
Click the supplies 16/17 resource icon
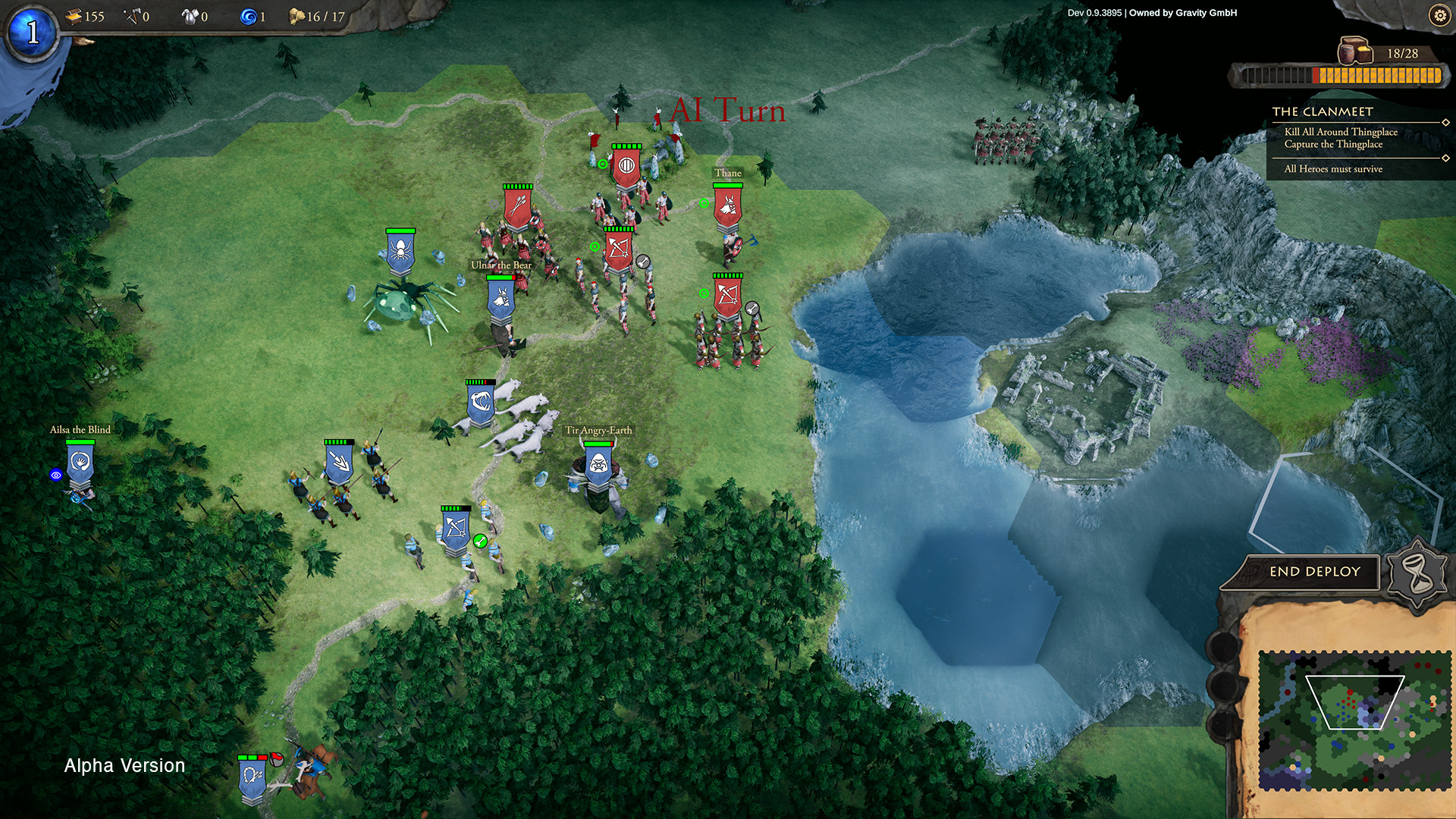pyautogui.click(x=296, y=17)
